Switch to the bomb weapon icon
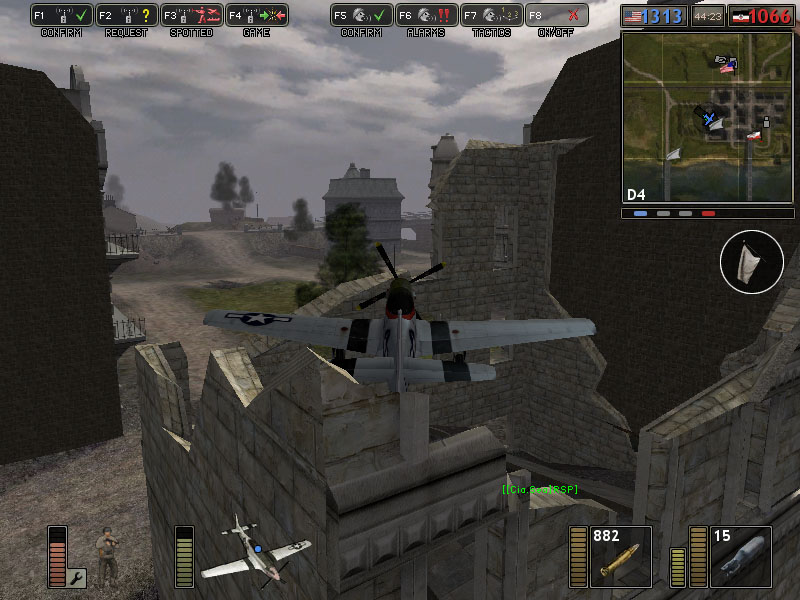This screenshot has width=800, height=600. [x=739, y=557]
